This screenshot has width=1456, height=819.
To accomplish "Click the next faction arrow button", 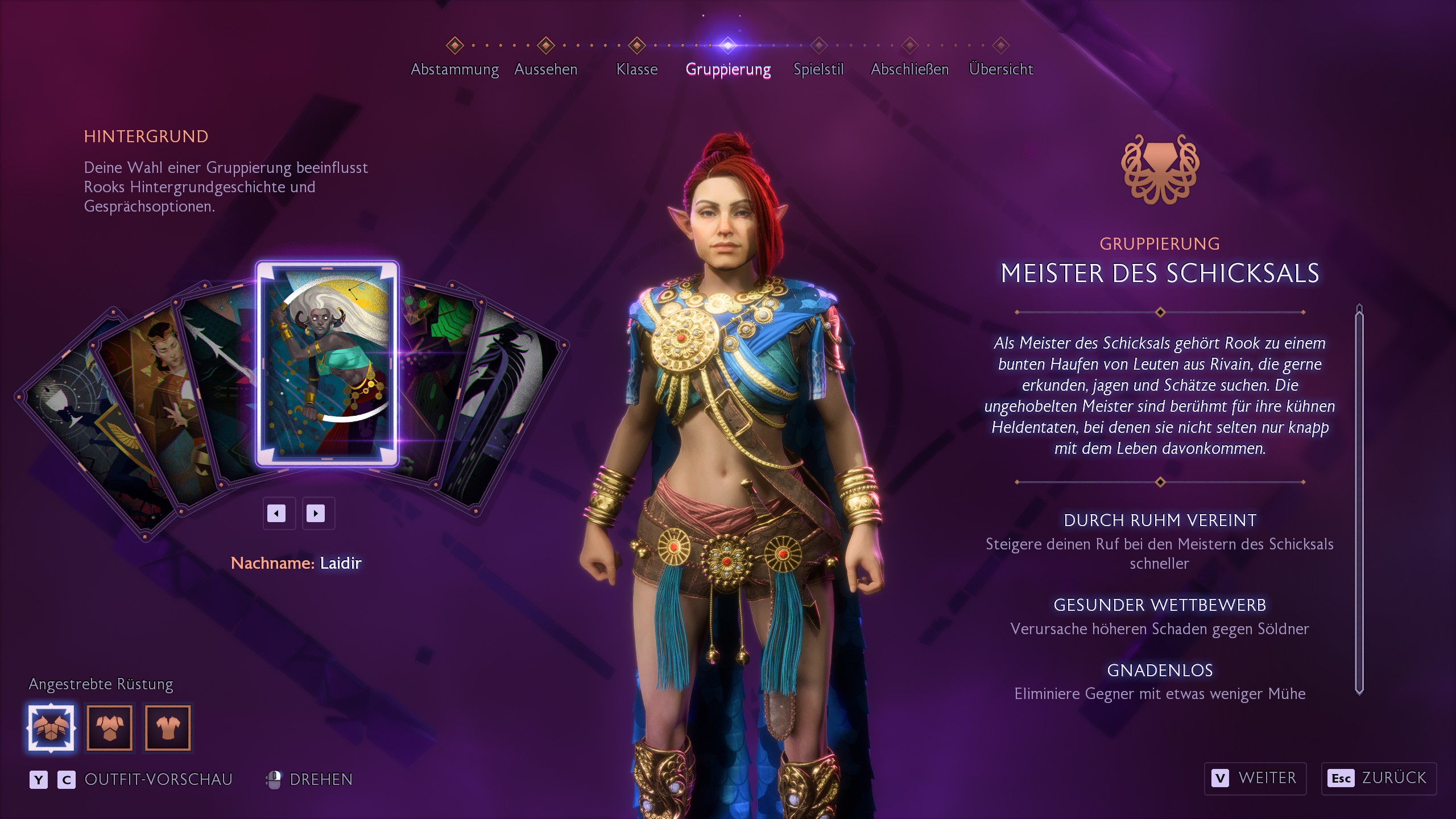I will point(316,514).
